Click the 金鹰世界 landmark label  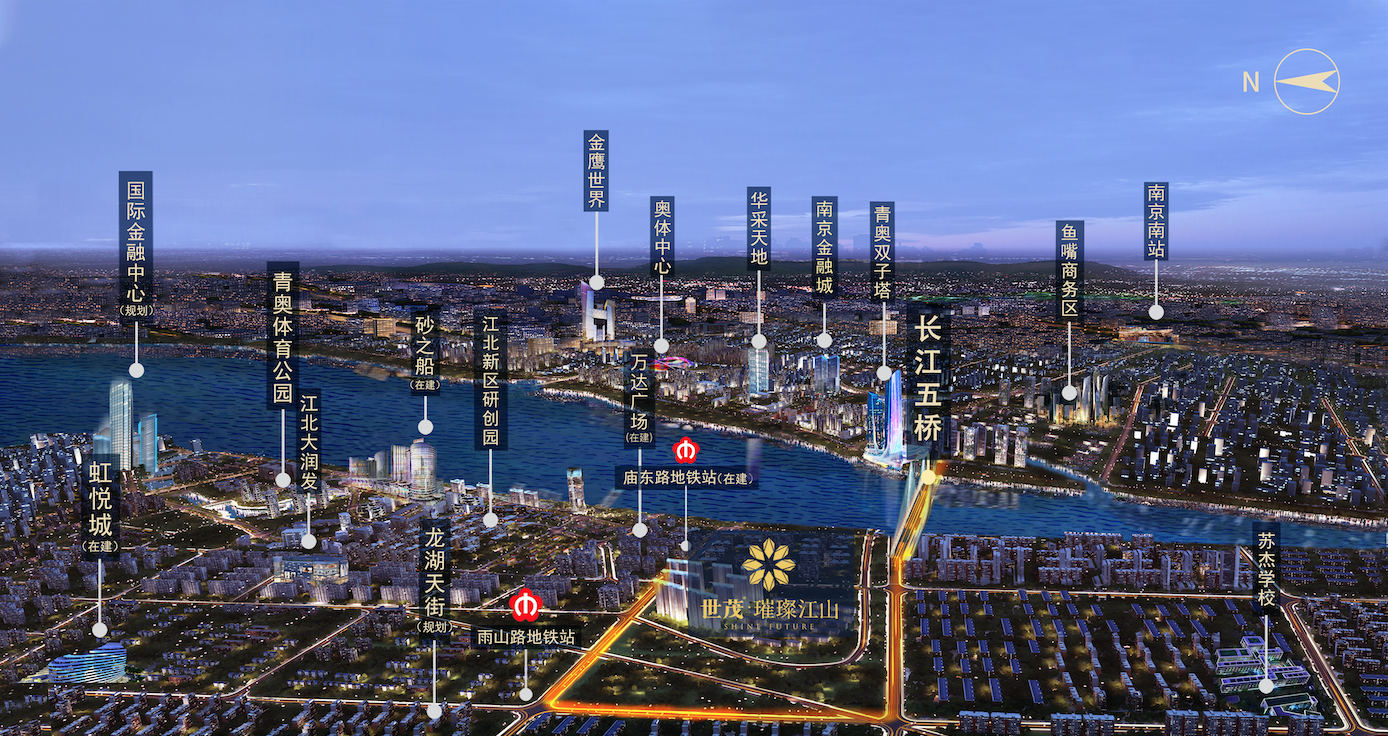(596, 170)
